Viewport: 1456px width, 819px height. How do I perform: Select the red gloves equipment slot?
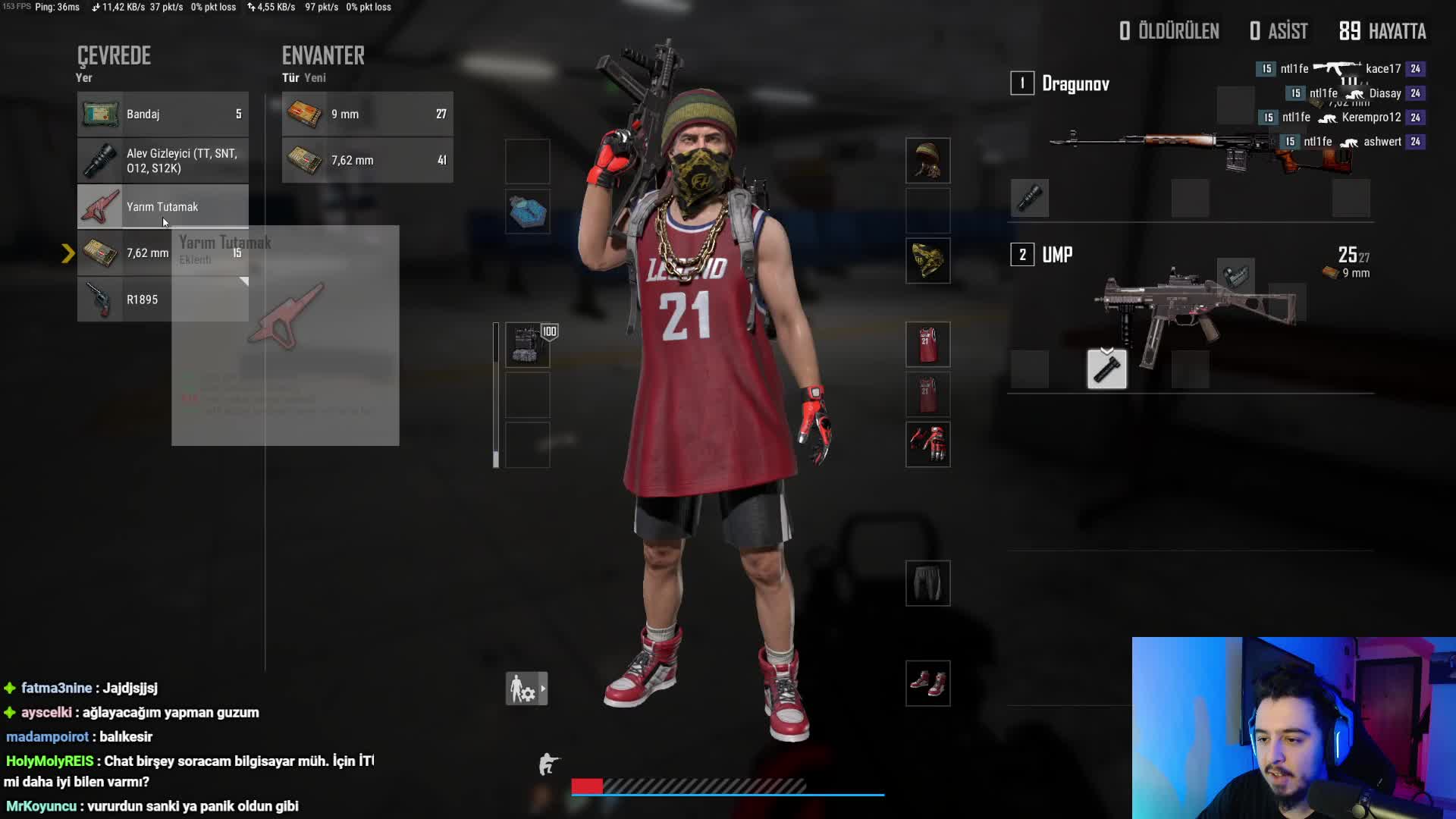[x=927, y=444]
